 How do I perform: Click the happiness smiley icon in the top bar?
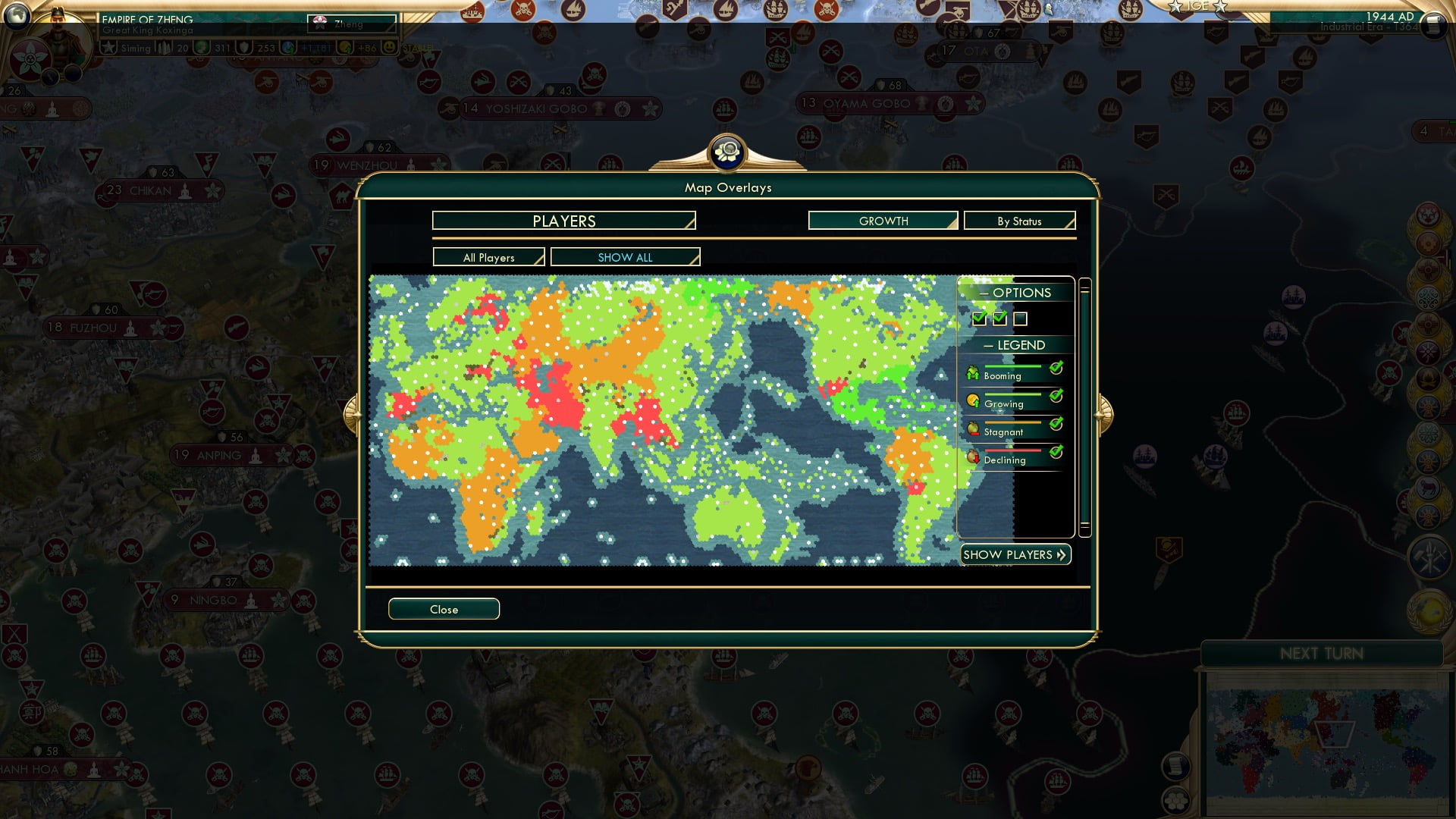point(388,48)
